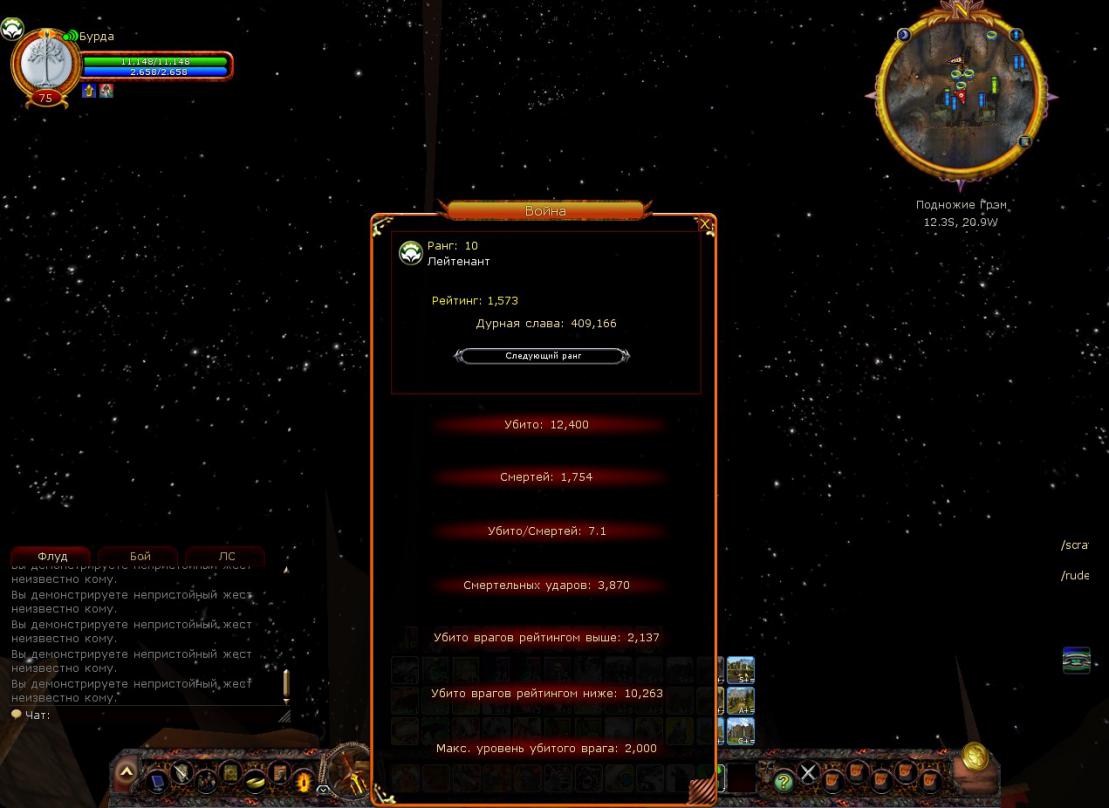
Task: Select the ЛС chat tab
Action: point(227,556)
